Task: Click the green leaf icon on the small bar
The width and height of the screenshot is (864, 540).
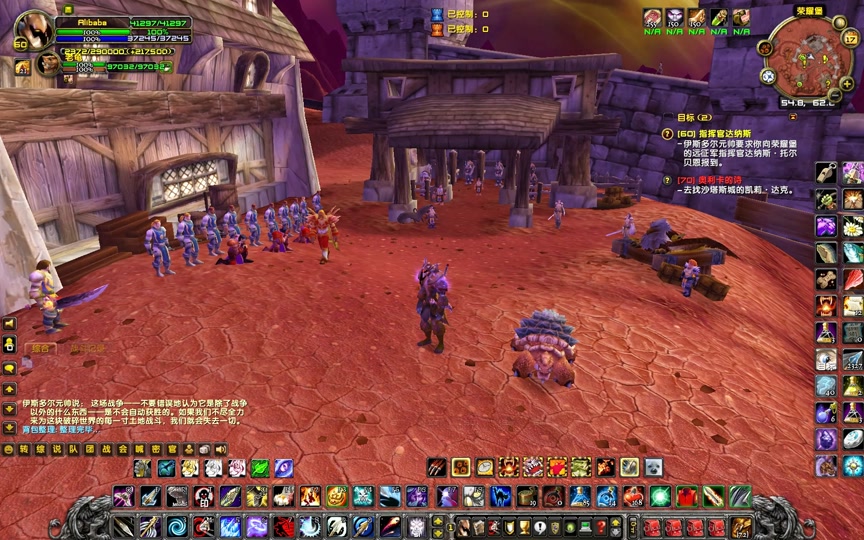Action: tap(260, 468)
